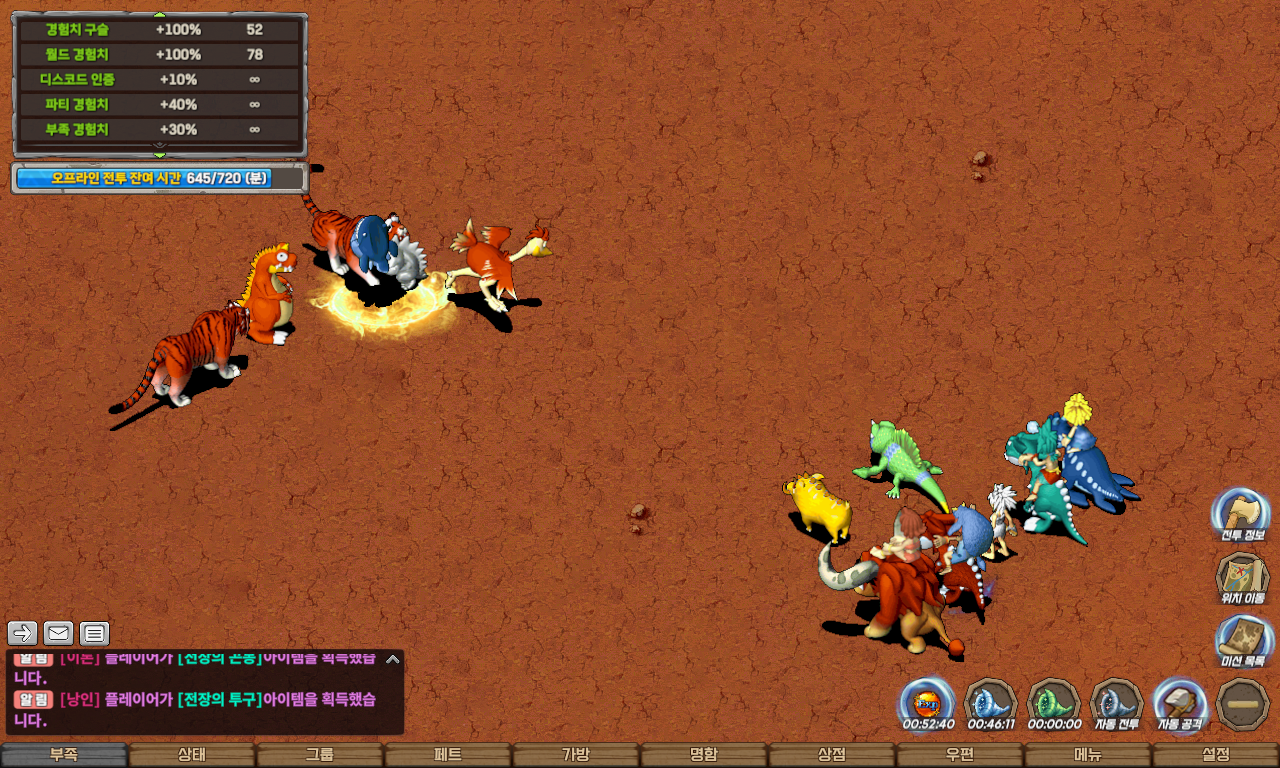
Task: Open the 부족 (tribe) tab
Action: pyautogui.click(x=64, y=755)
